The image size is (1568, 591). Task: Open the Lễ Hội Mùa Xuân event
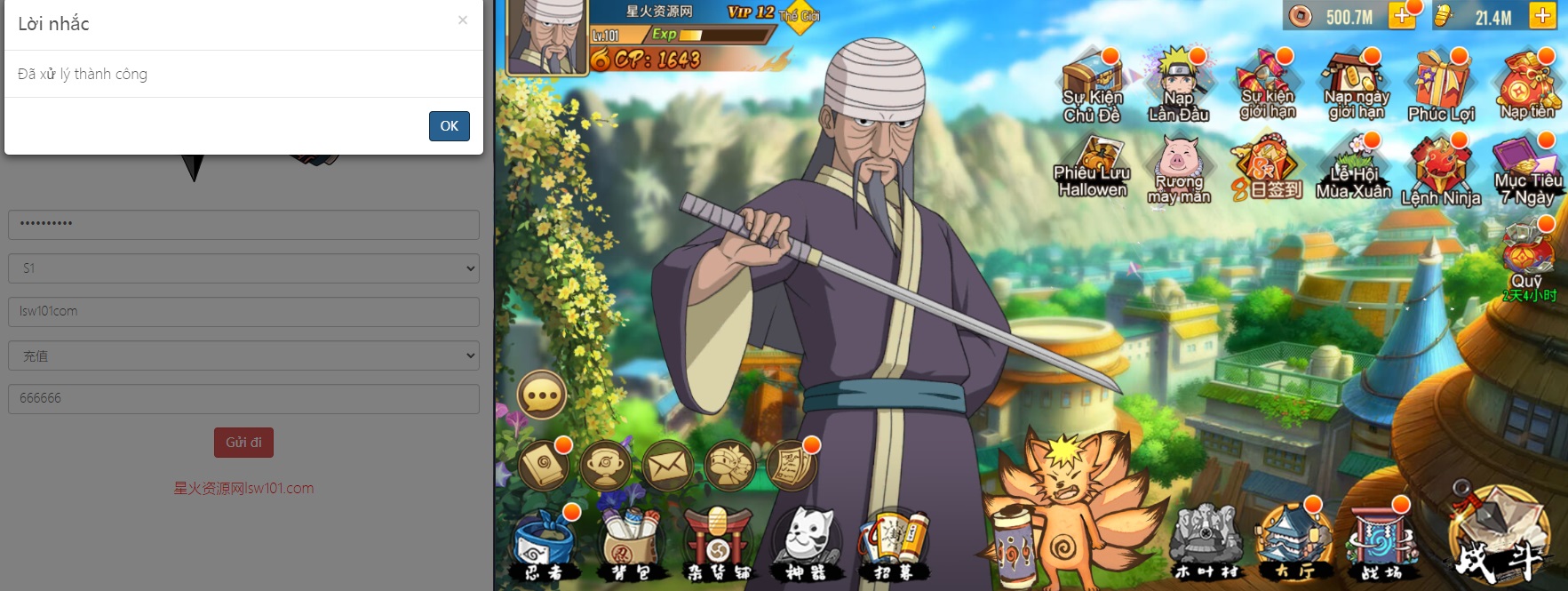1354,167
